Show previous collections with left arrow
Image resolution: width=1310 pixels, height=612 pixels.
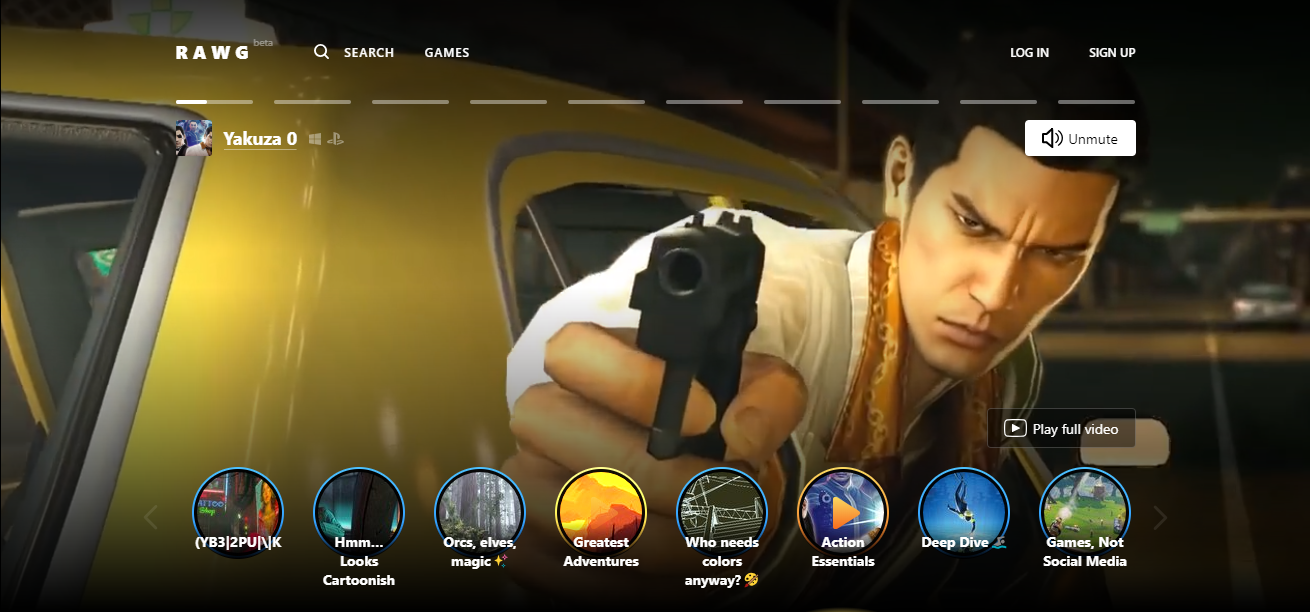click(152, 518)
